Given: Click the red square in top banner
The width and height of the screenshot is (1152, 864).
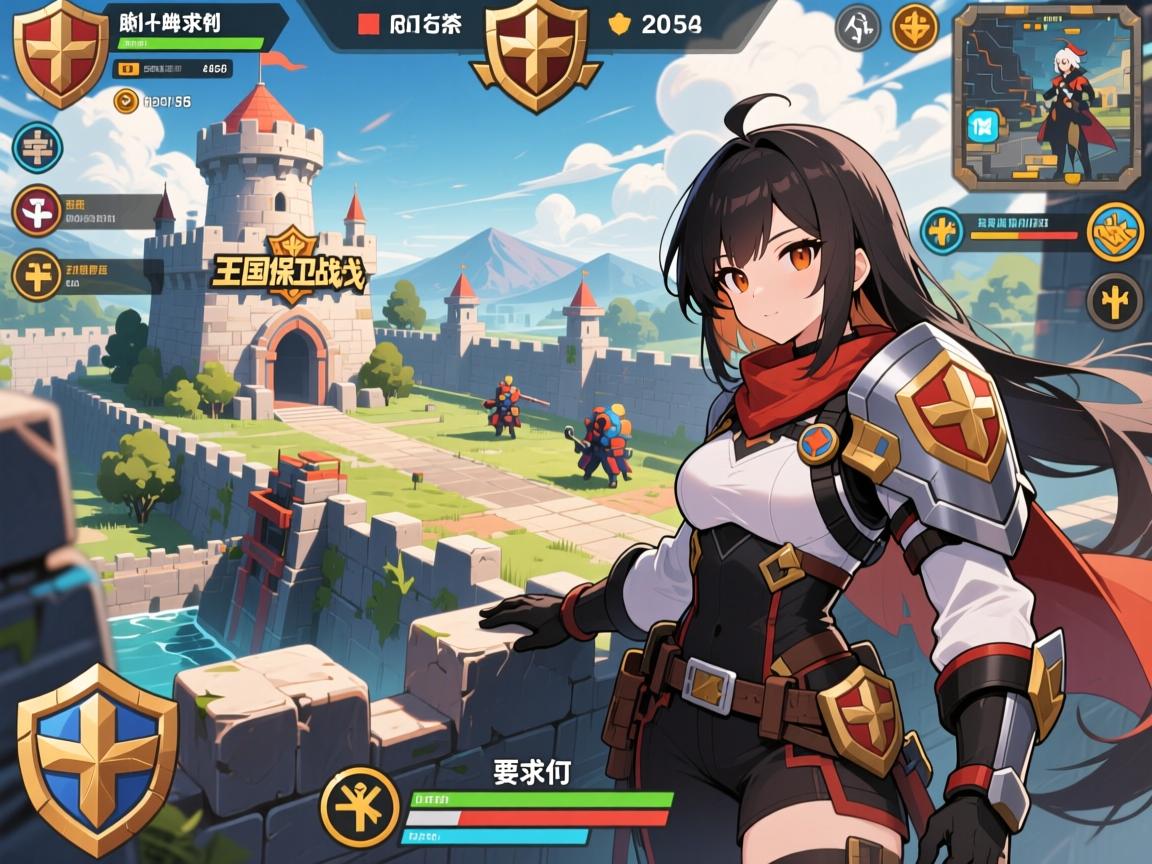Looking at the screenshot, I should pyautogui.click(x=369, y=25).
